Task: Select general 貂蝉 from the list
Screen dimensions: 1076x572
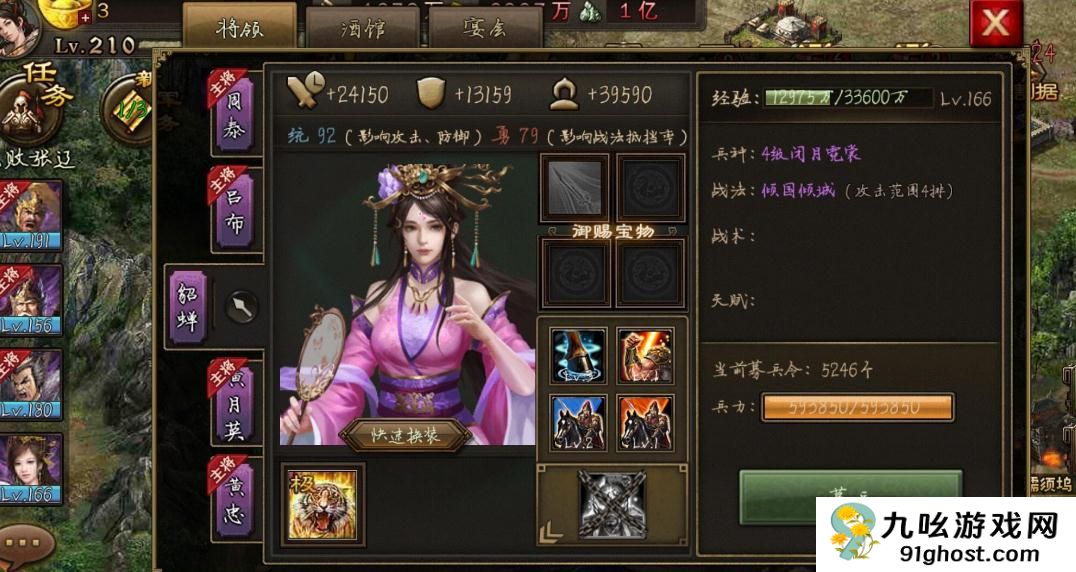Action: pos(188,306)
